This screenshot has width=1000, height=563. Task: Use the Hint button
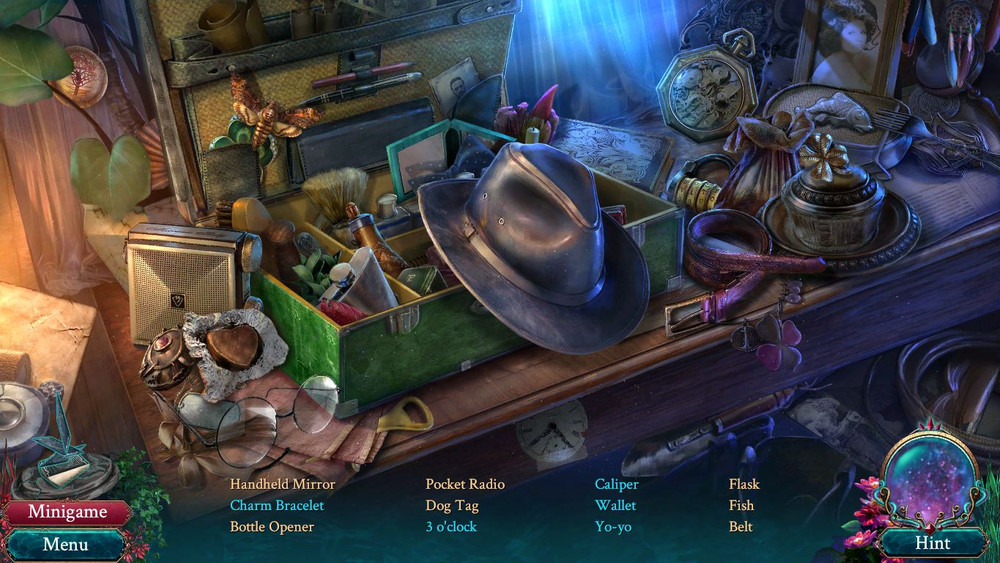point(932,543)
